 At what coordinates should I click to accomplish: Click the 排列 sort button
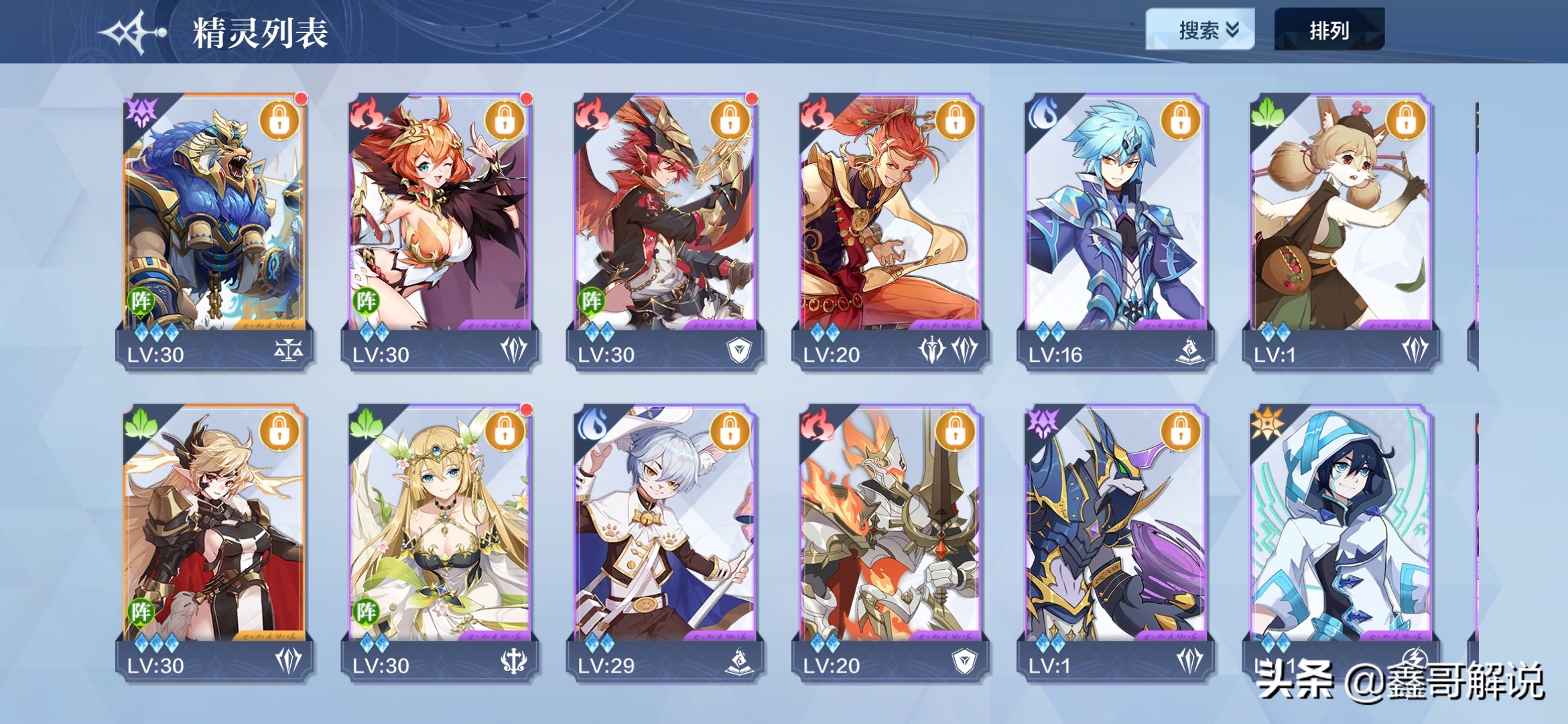click(x=1329, y=29)
